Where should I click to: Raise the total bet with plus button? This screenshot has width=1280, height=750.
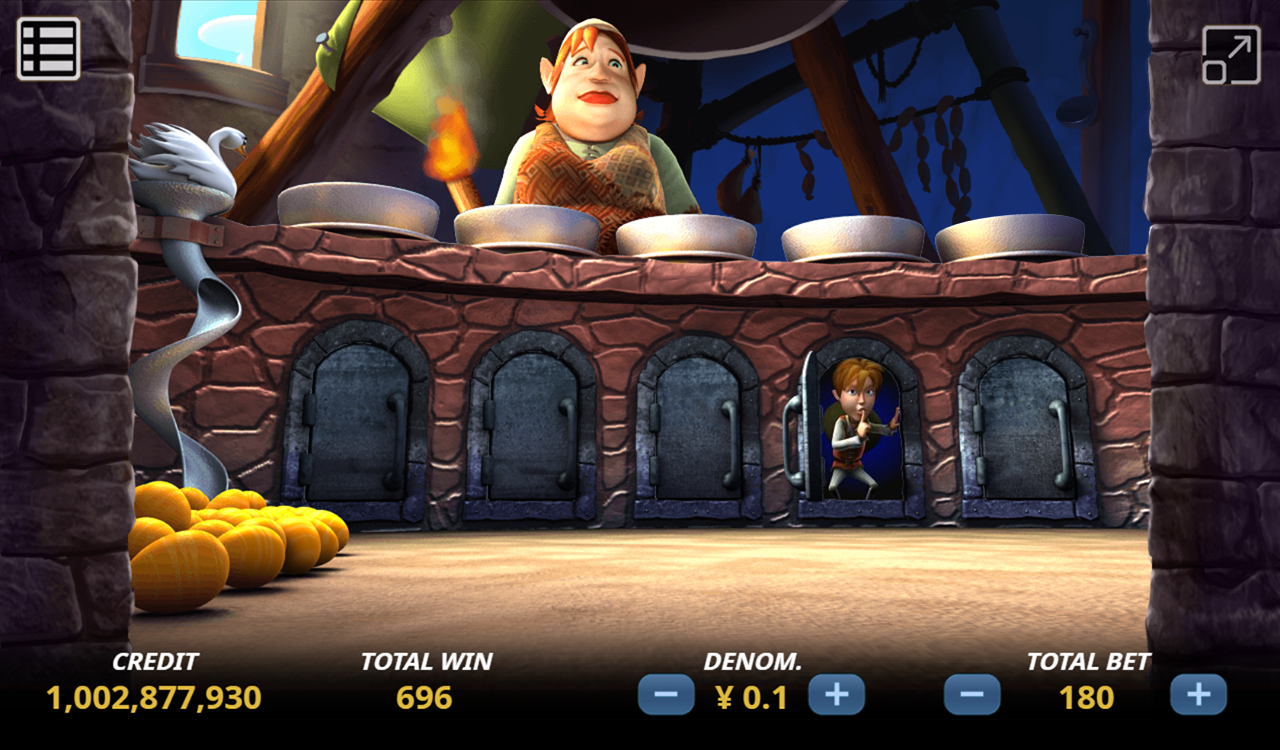pos(1198,695)
